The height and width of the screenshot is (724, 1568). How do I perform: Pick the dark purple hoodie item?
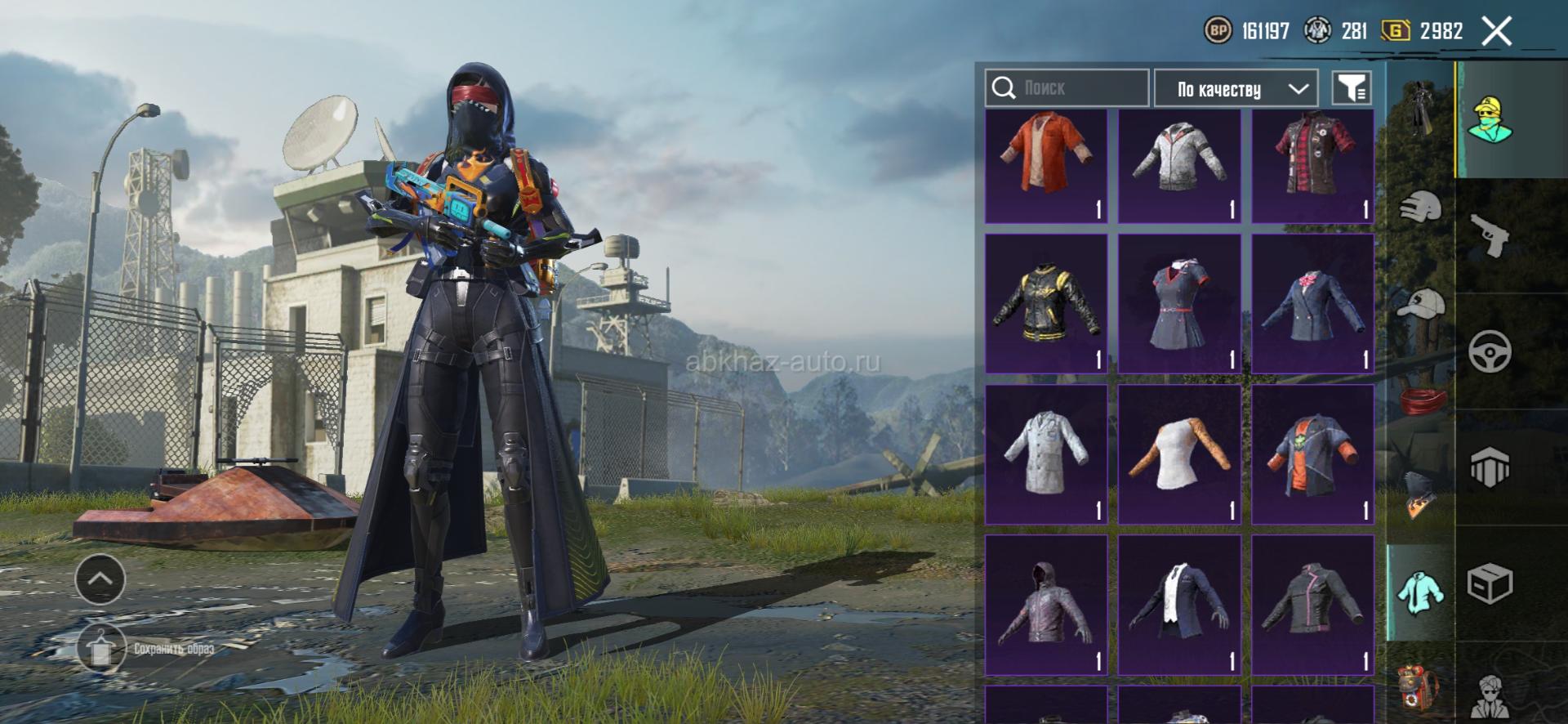click(x=1046, y=605)
